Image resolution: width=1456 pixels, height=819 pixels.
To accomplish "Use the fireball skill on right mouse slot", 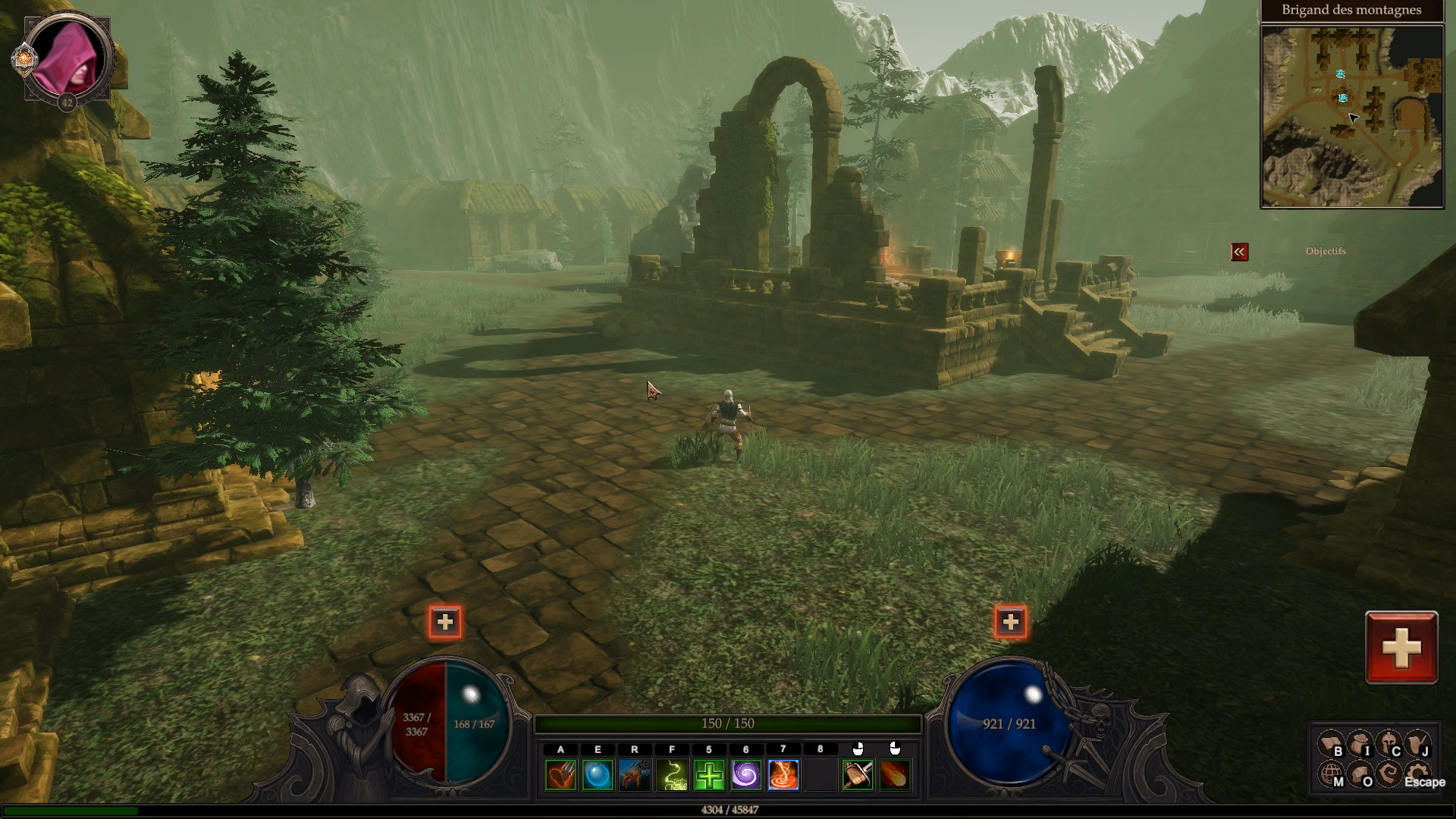I will point(895,775).
